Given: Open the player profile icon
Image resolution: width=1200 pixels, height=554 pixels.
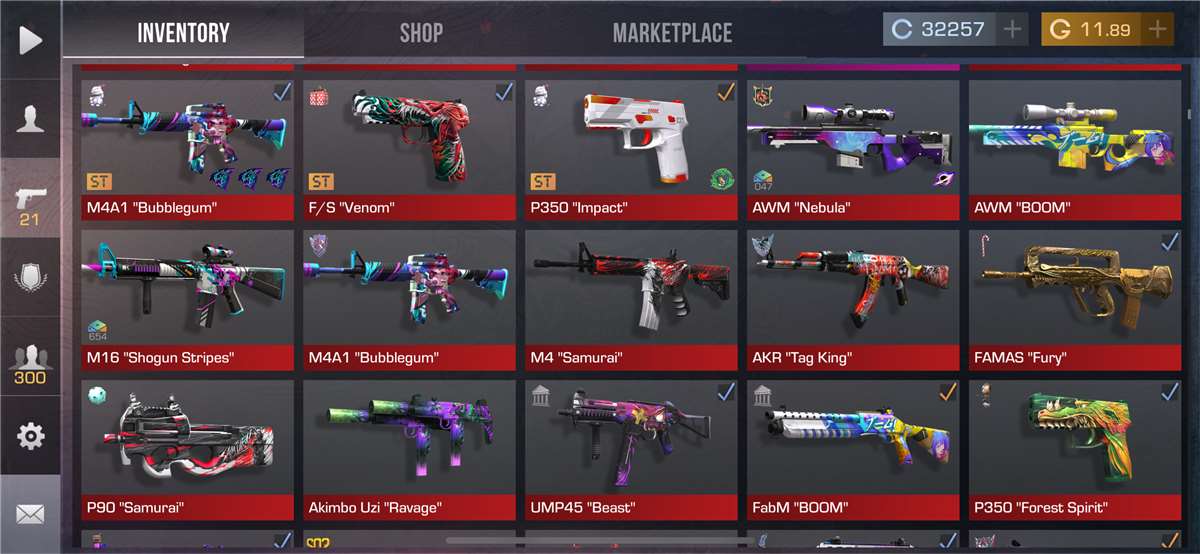Looking at the screenshot, I should click(30, 119).
